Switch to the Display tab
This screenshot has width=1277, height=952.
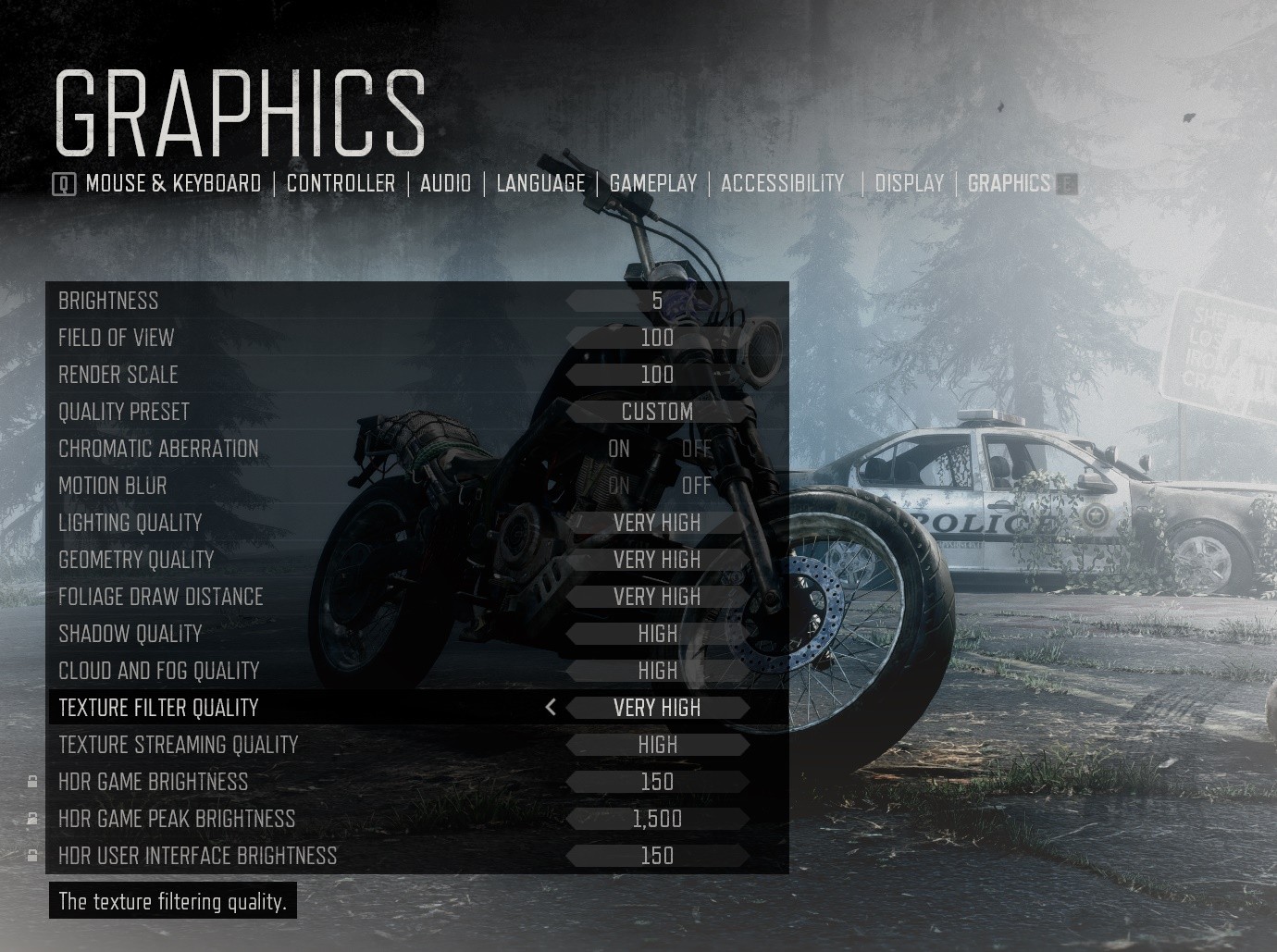pos(909,183)
